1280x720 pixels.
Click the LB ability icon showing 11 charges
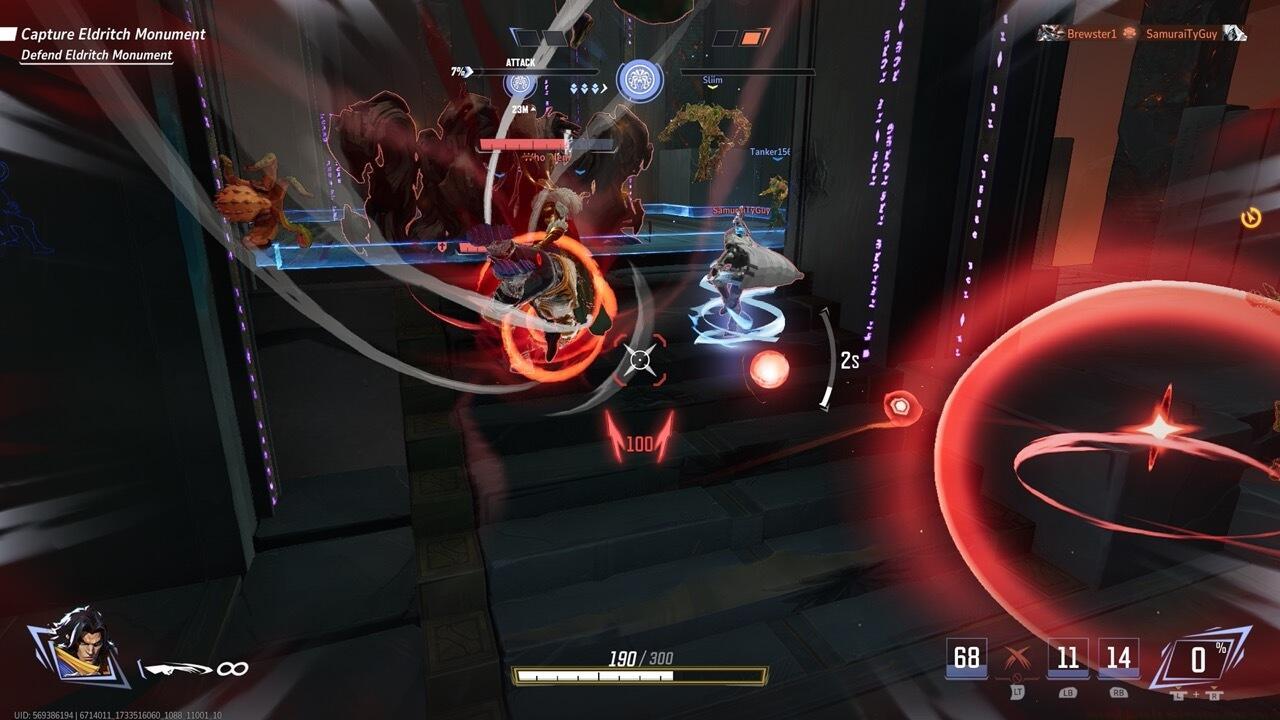1067,654
